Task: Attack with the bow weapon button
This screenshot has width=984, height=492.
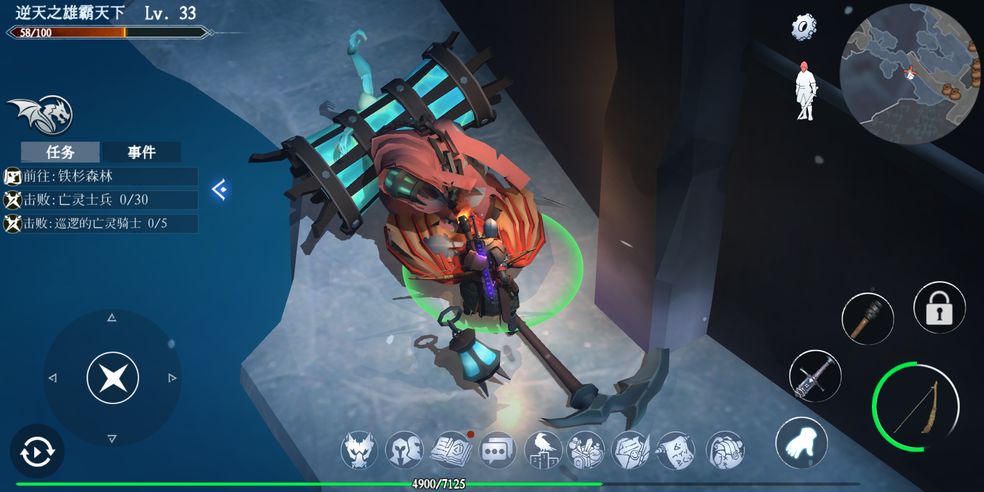Action: (x=915, y=407)
